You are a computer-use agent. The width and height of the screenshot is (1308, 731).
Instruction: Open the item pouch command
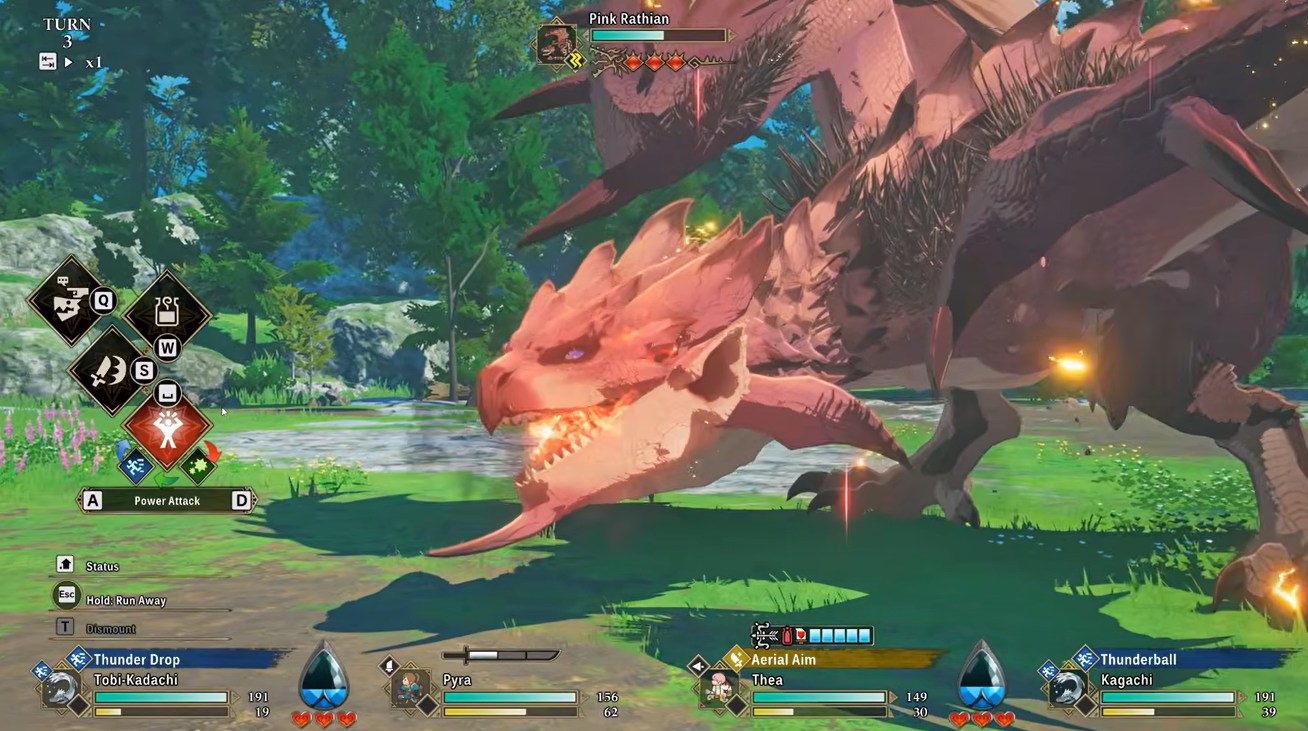click(166, 314)
